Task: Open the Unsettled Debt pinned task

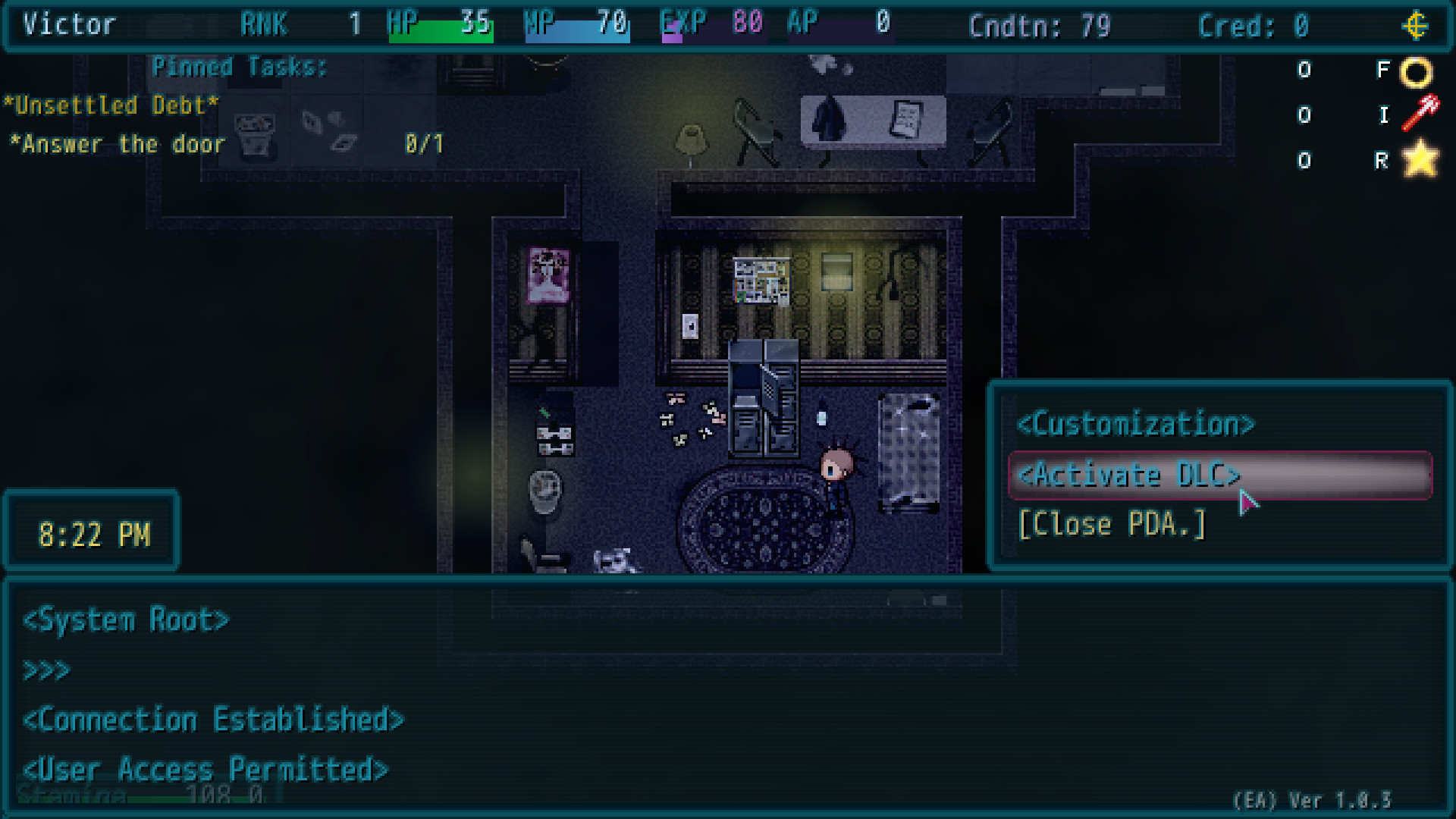Action: (x=110, y=105)
